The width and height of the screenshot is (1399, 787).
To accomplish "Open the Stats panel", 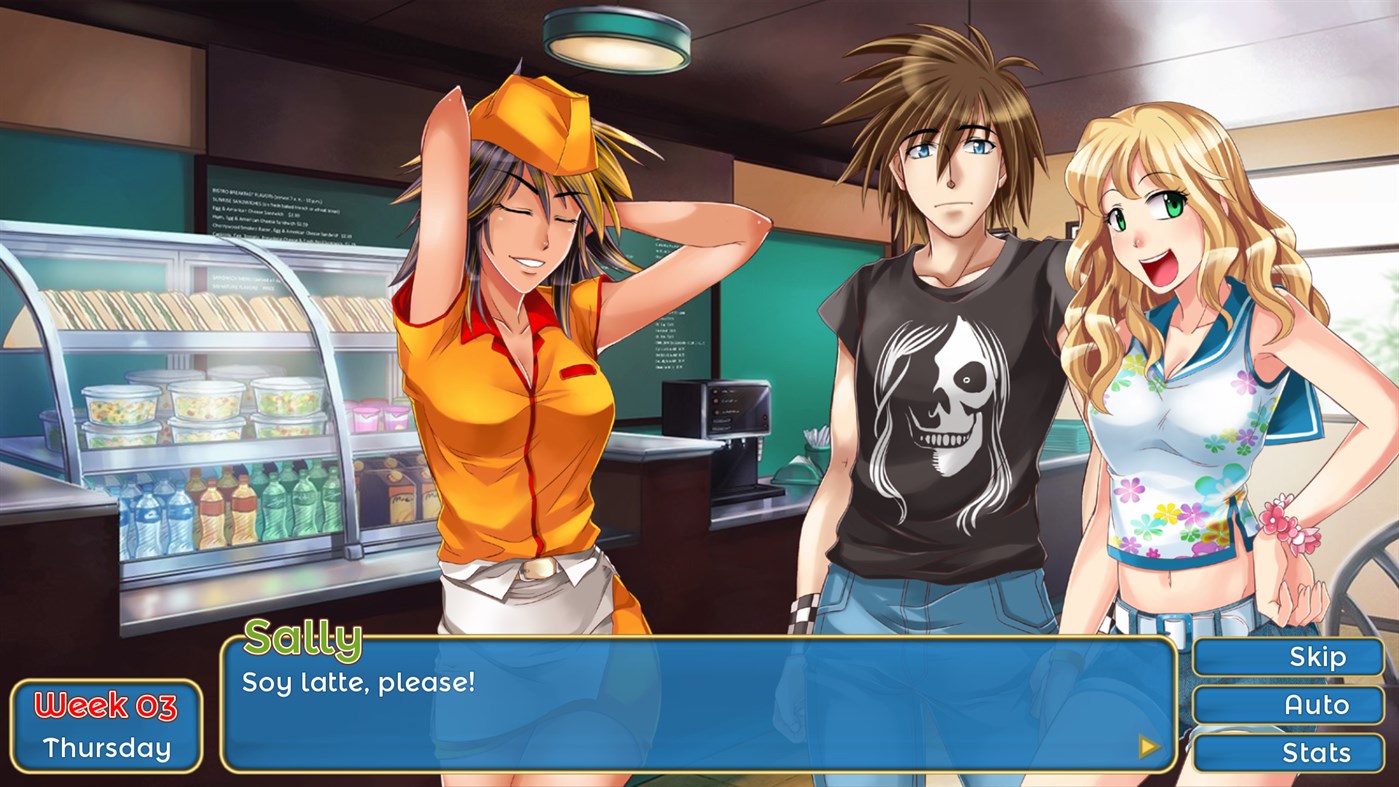I will 1317,753.
